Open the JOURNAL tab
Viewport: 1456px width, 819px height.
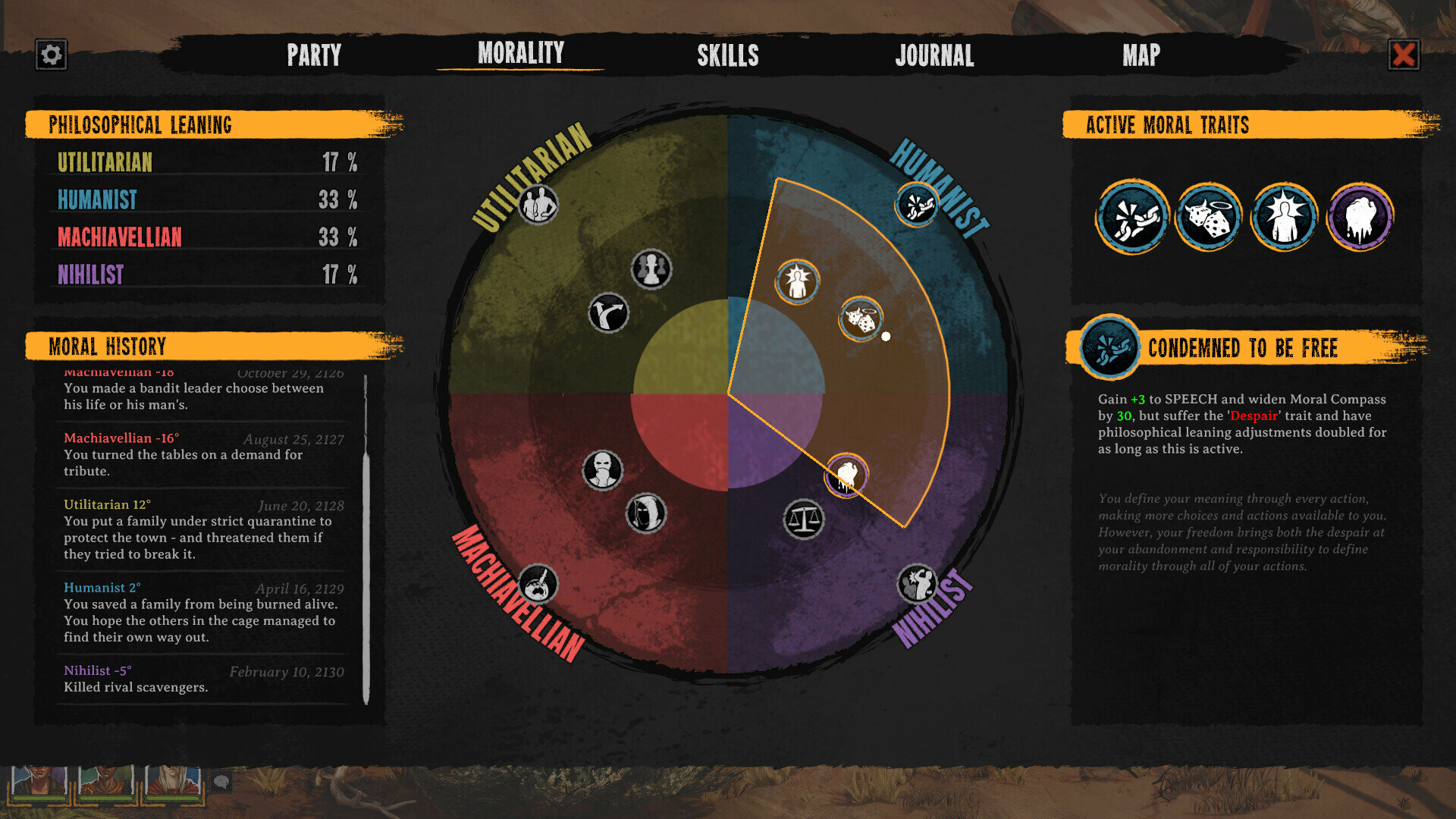pos(935,55)
